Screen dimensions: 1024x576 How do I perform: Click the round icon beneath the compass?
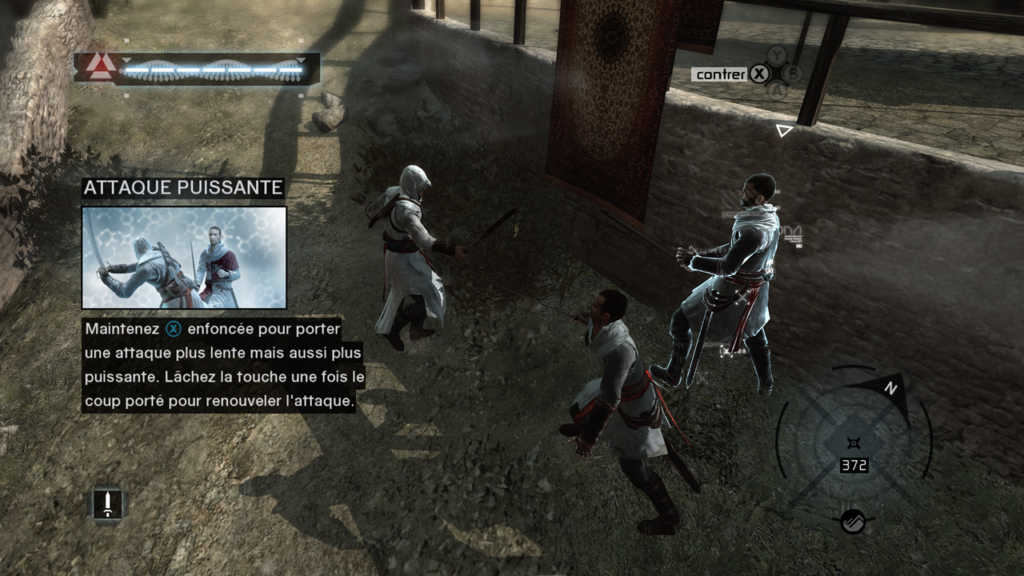(x=852, y=521)
